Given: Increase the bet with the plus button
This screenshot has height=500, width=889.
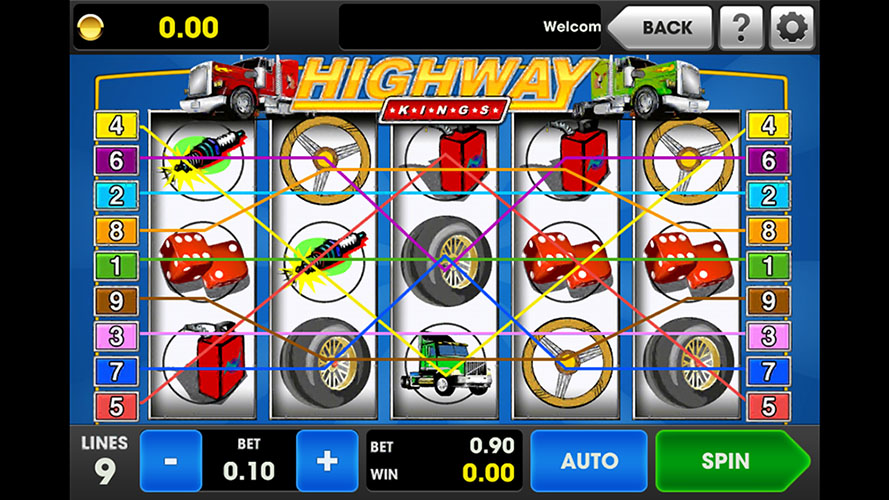Looking at the screenshot, I should [x=326, y=461].
